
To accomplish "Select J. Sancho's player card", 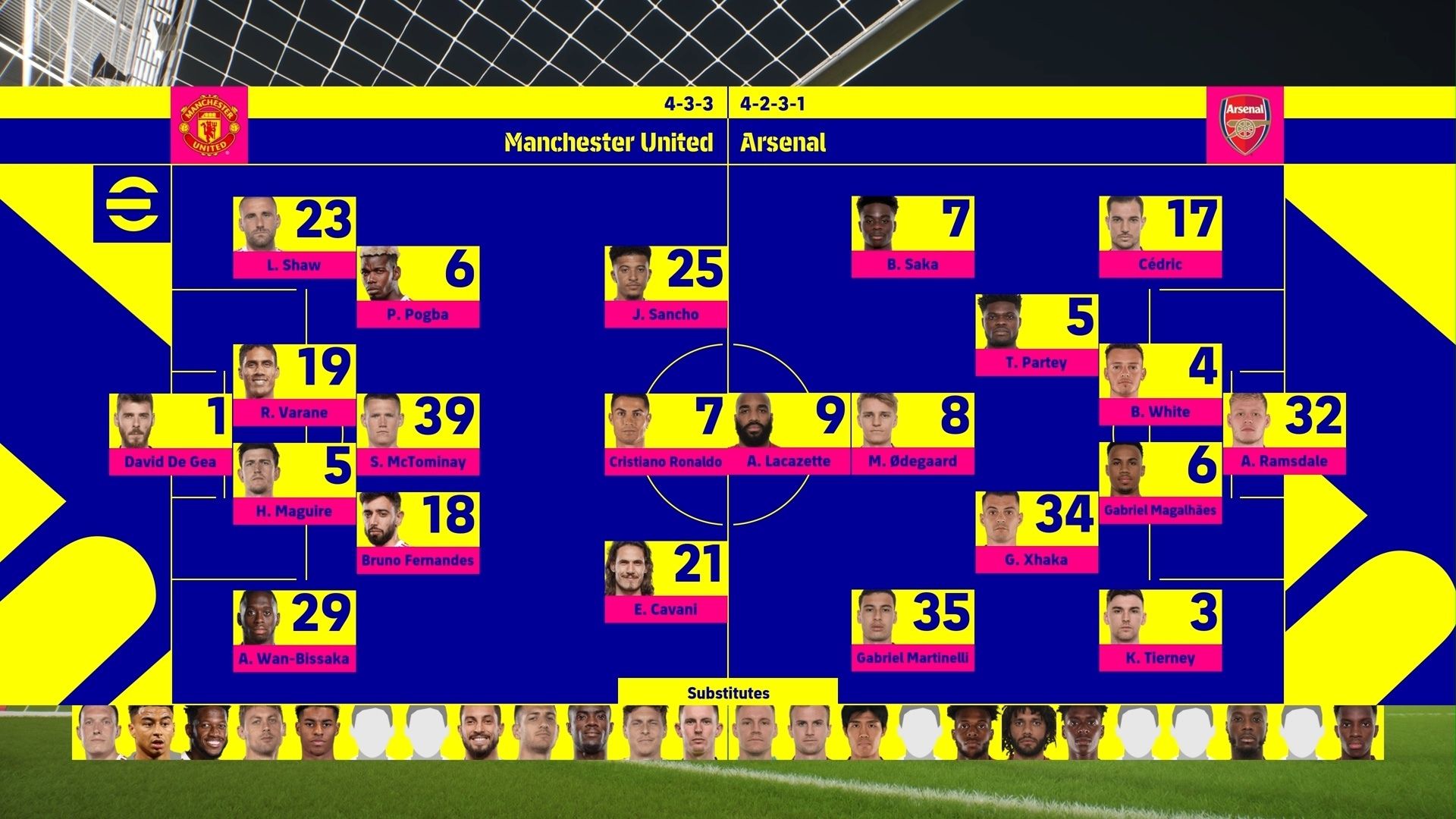I will (x=665, y=287).
